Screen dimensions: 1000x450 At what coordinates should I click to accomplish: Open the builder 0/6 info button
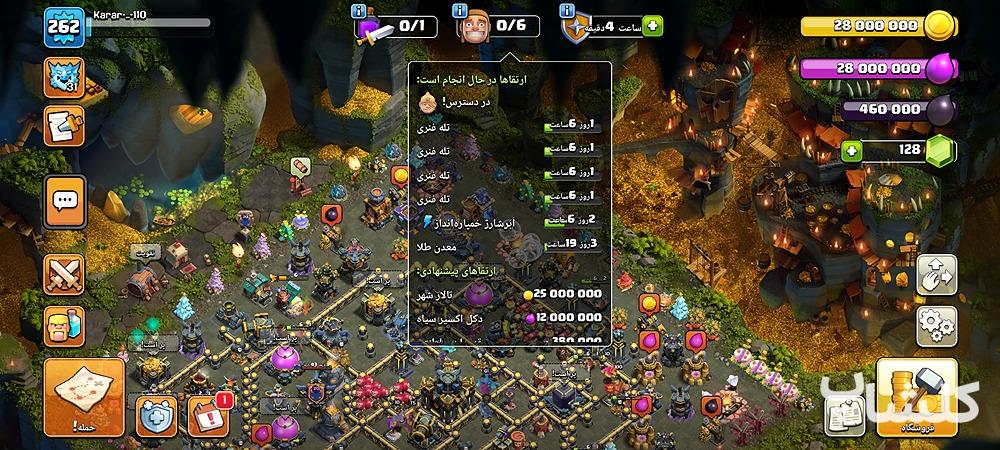point(462,12)
